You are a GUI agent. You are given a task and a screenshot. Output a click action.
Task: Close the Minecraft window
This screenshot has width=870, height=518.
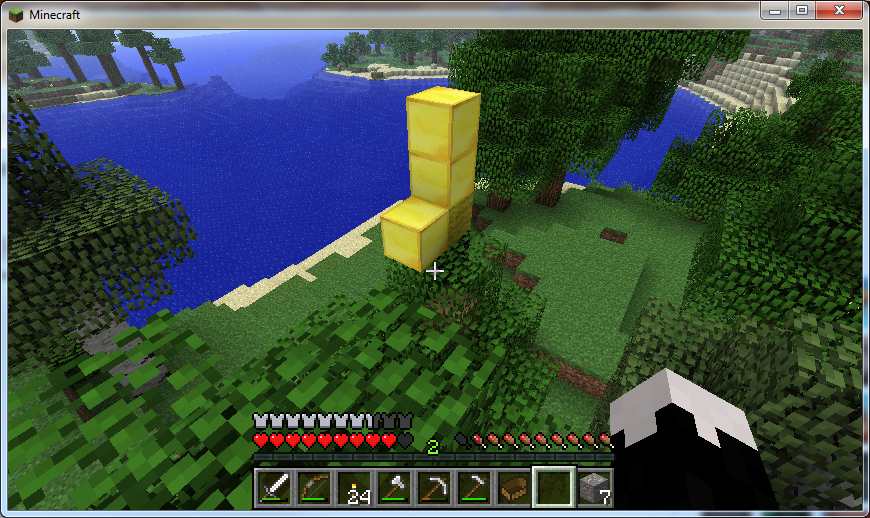(x=834, y=10)
